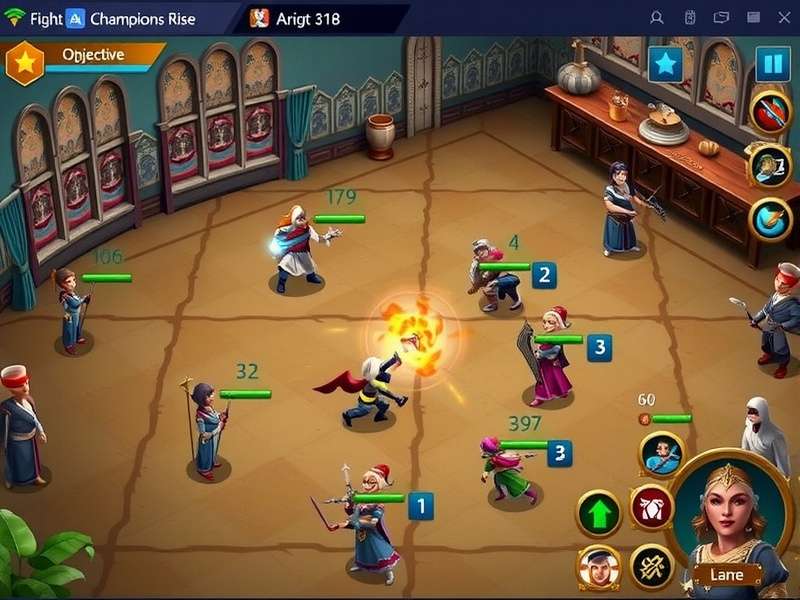Select the capped soldier hero portrait
Screen dimensions: 800x600
click(598, 567)
